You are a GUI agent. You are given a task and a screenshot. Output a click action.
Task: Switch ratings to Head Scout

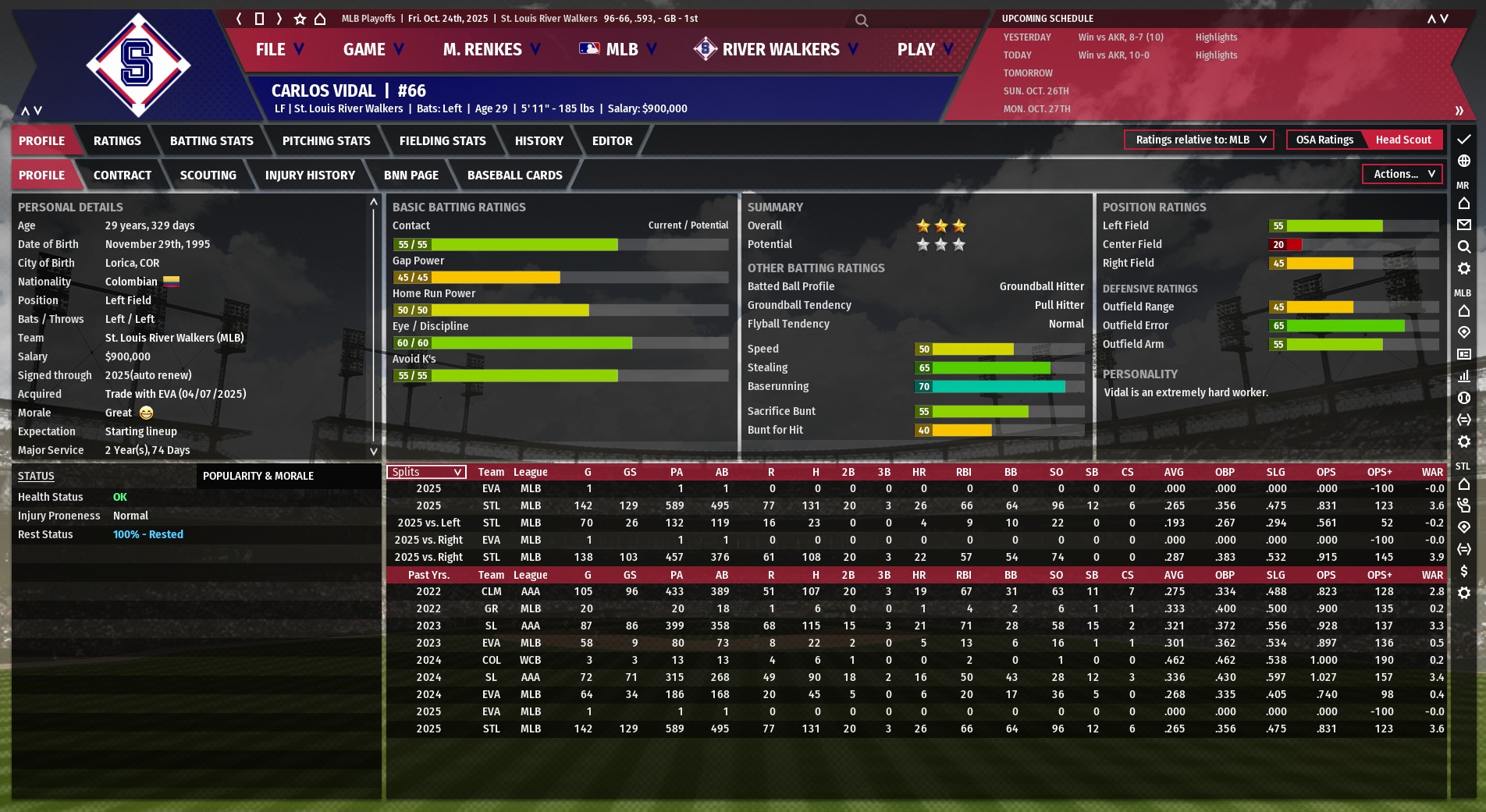coord(1402,140)
